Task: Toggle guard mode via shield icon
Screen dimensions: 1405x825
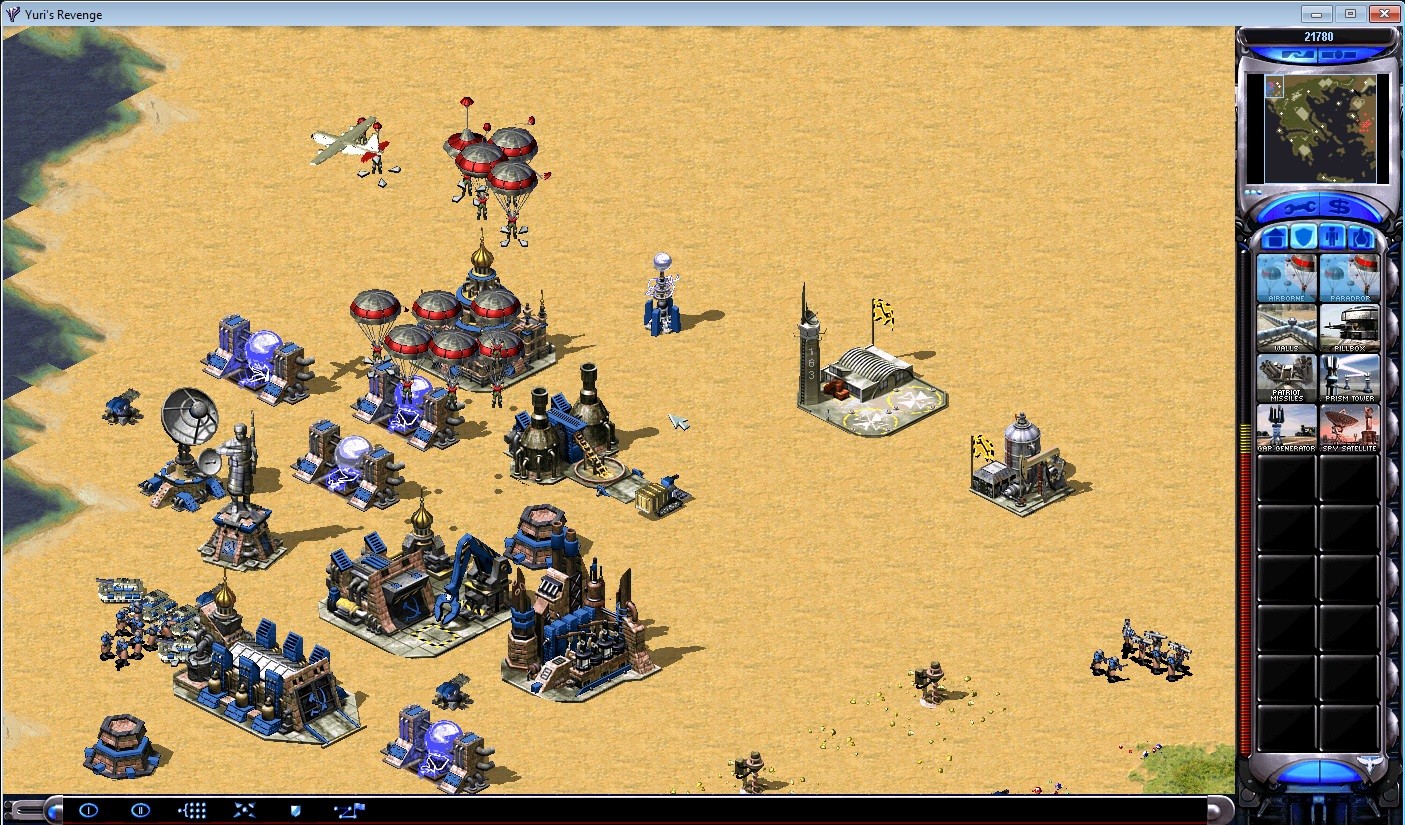Action: pyautogui.click(x=295, y=810)
